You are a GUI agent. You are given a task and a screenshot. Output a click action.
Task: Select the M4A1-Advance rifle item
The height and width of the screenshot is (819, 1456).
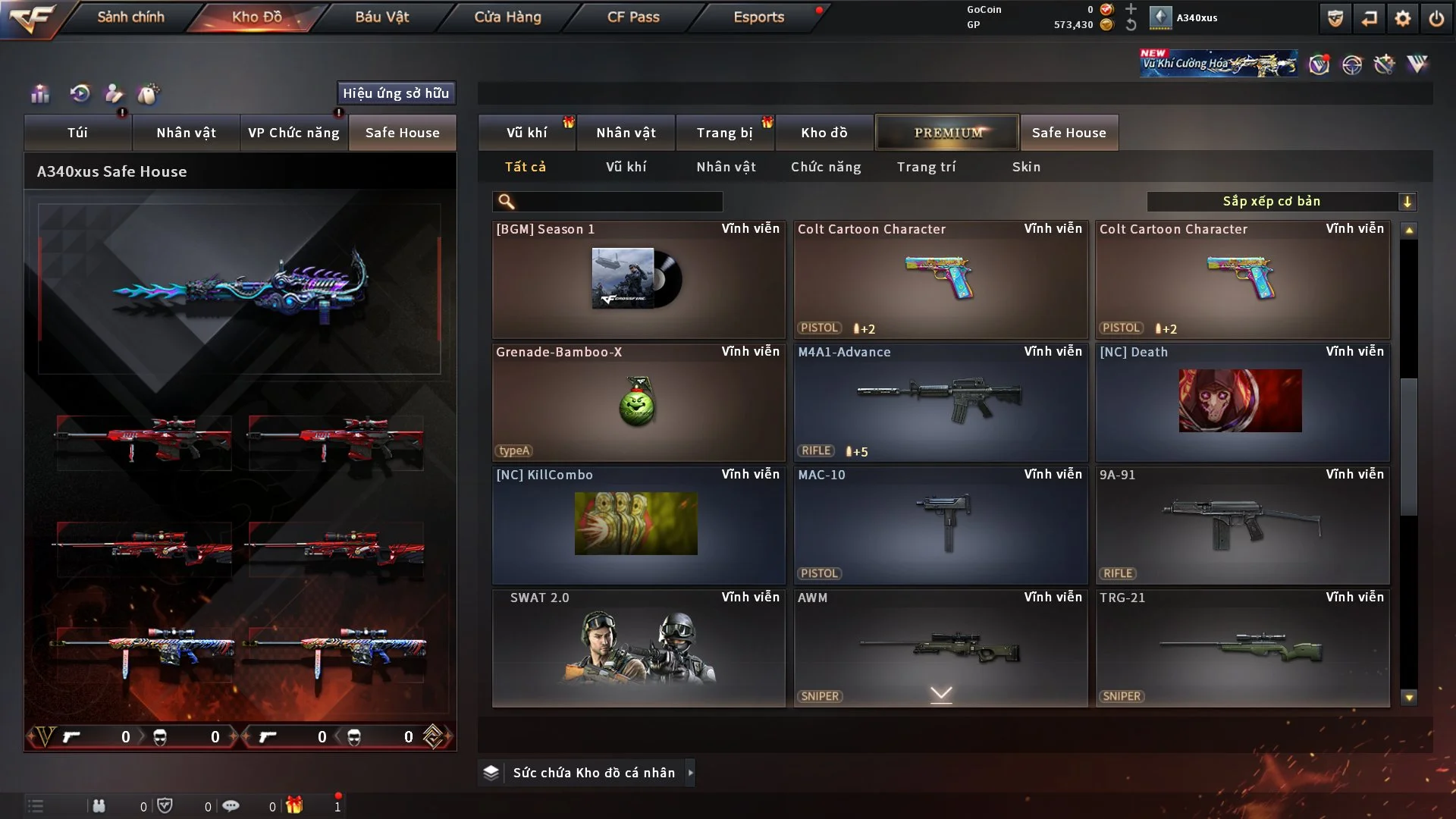point(940,403)
